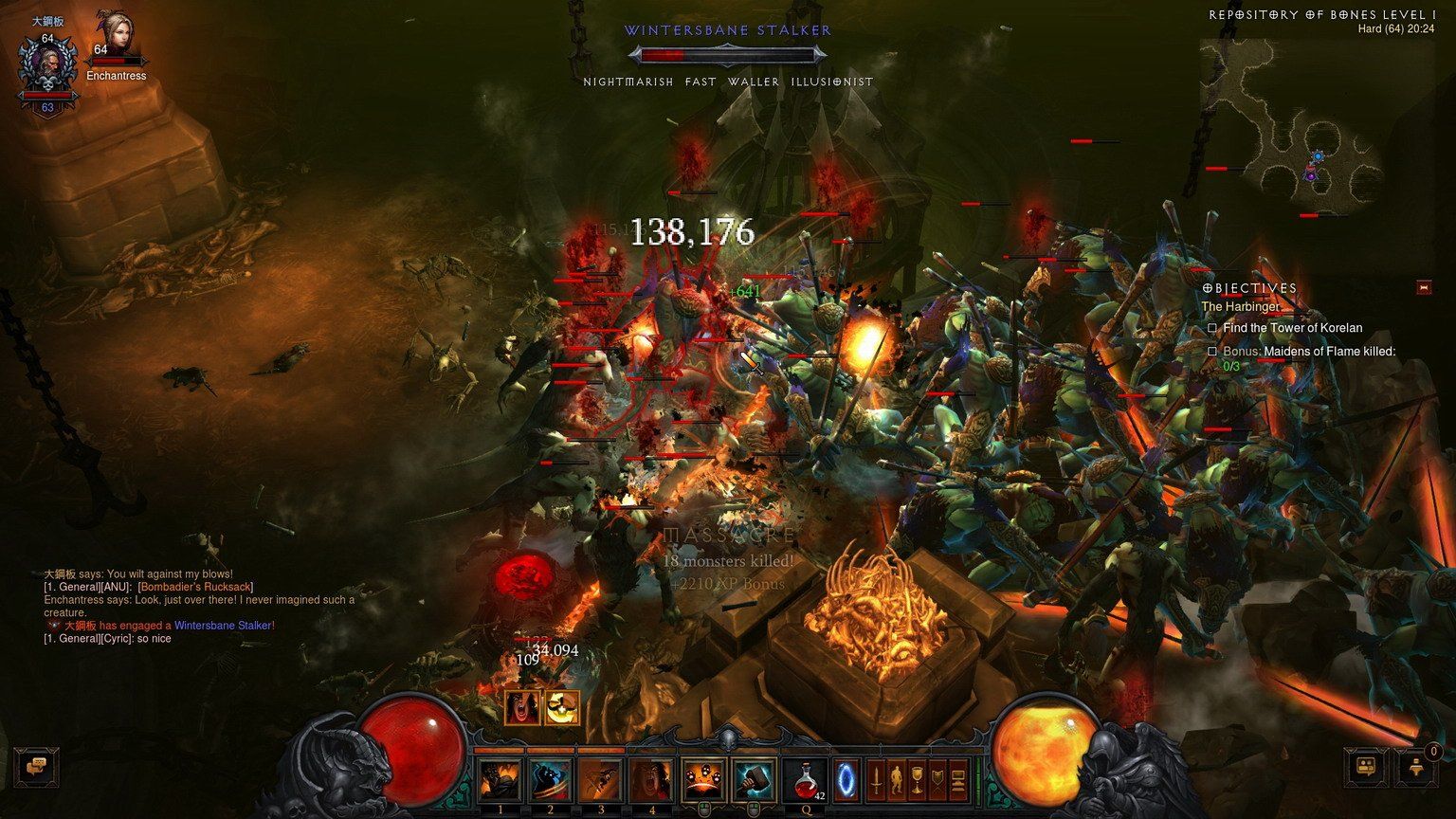Activate the skill in slot 1
Viewport: 1456px width, 819px height.
pyautogui.click(x=499, y=780)
